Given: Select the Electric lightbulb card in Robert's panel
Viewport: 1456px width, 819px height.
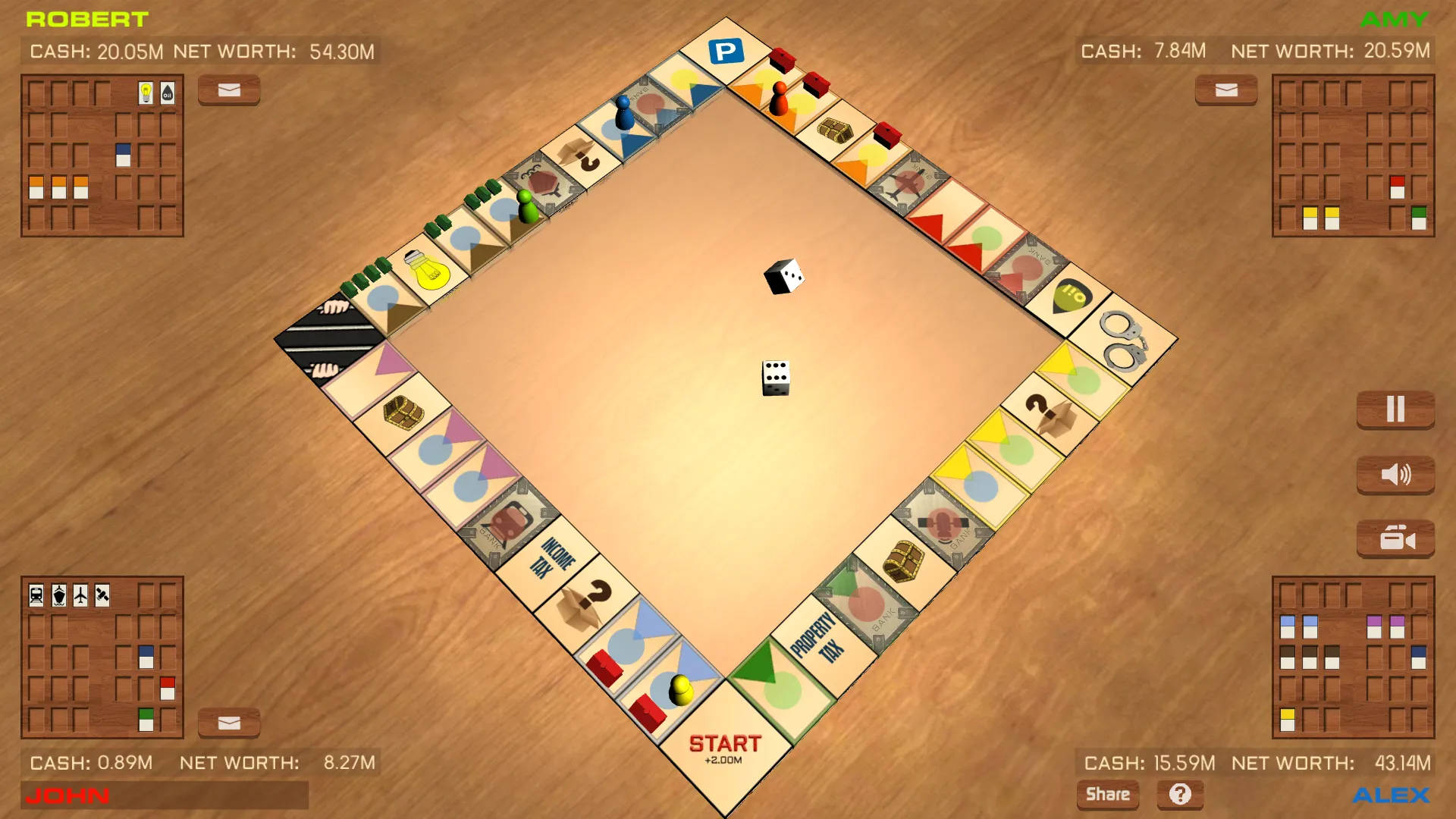Looking at the screenshot, I should [x=146, y=93].
